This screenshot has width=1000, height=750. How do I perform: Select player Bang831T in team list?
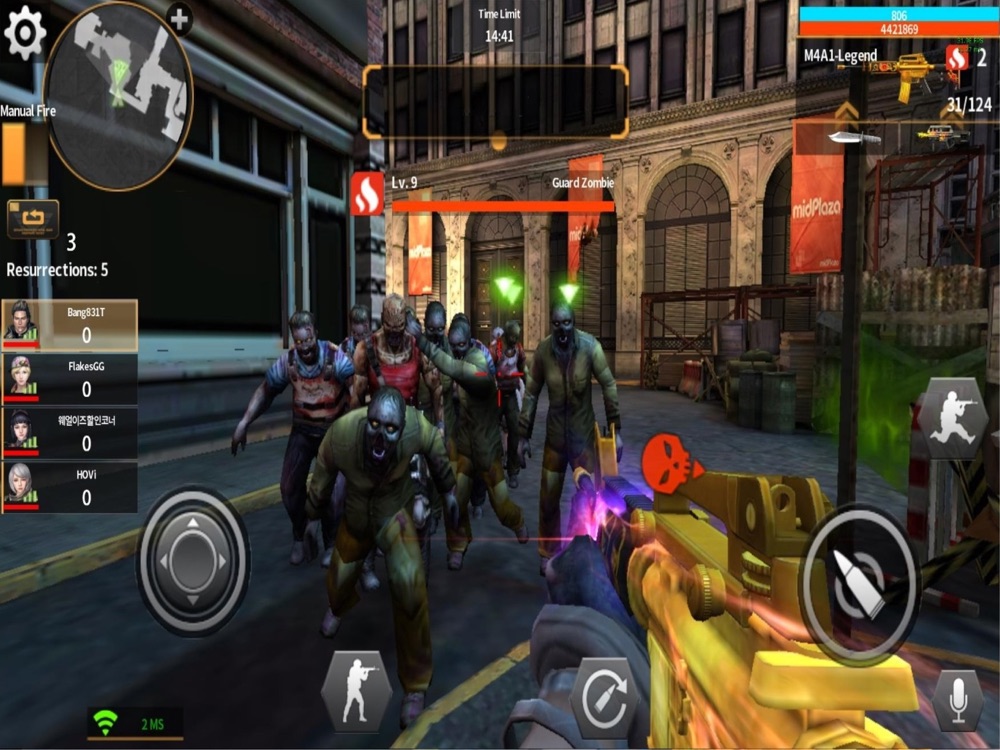69,325
